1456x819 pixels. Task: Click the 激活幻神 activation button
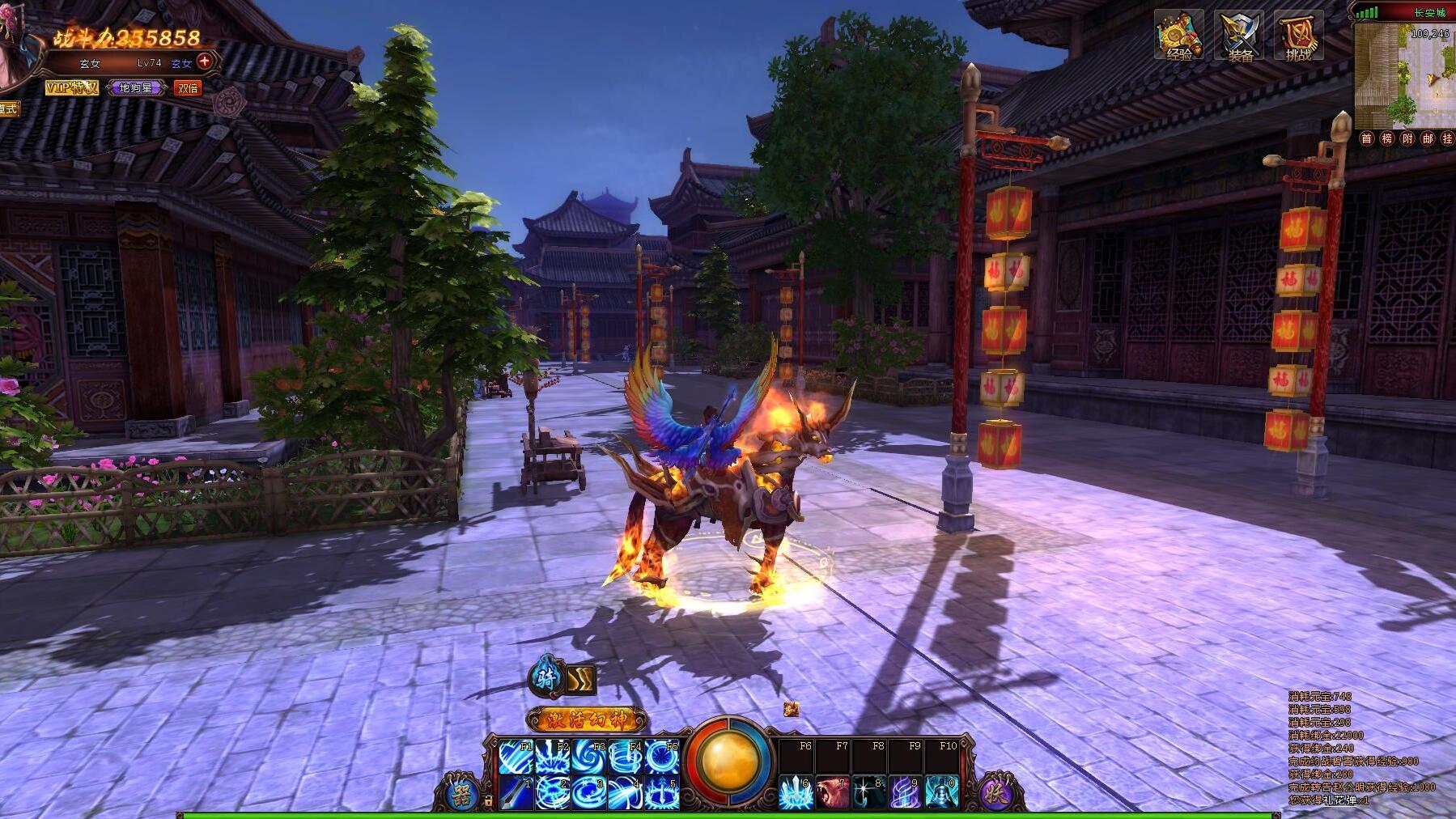[587, 719]
